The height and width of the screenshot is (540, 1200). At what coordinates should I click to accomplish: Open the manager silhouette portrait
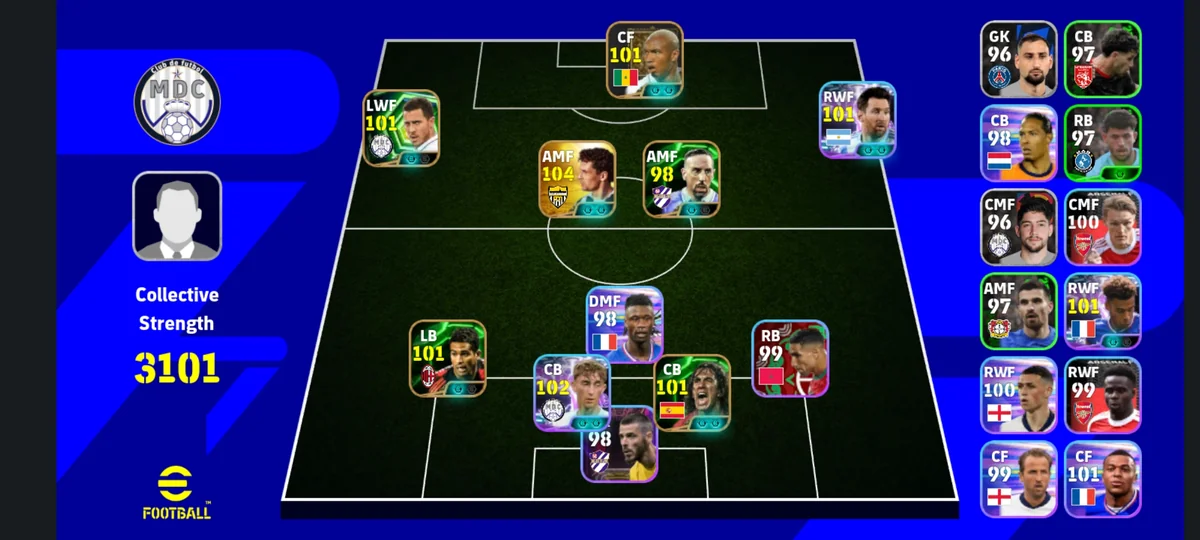177,216
